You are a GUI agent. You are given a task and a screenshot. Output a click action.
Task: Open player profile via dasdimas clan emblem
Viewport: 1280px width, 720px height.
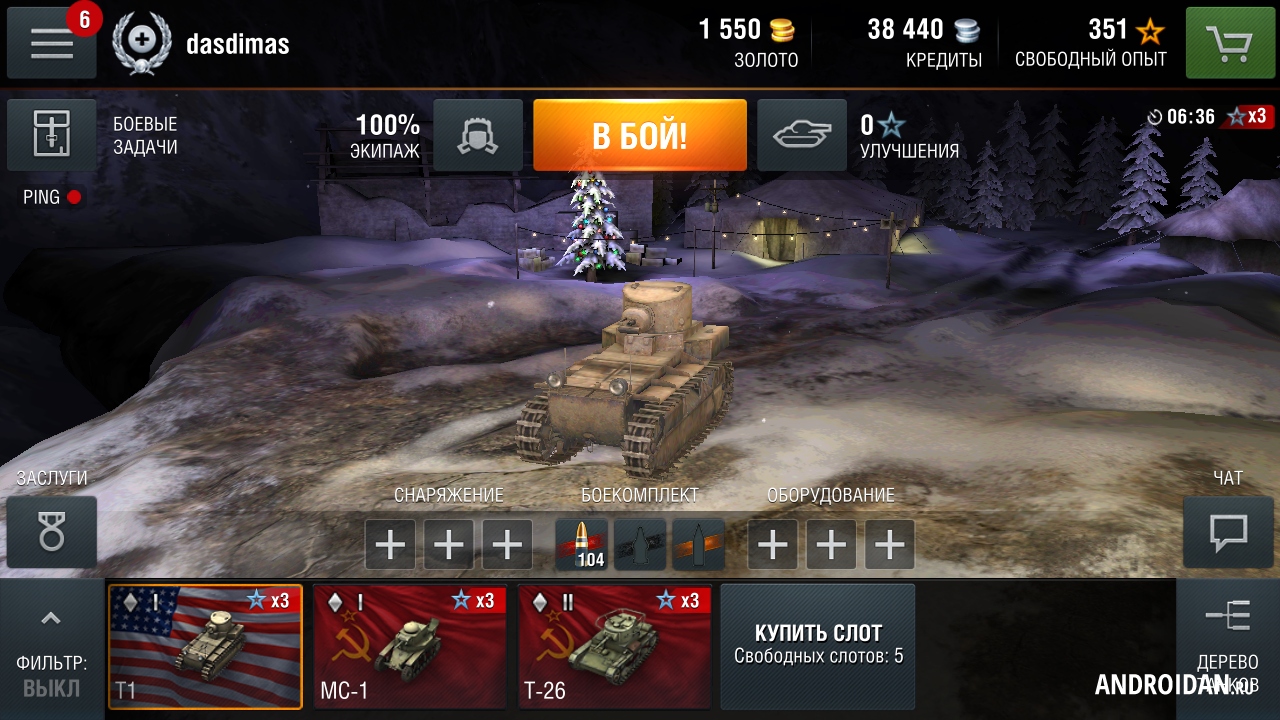[142, 42]
